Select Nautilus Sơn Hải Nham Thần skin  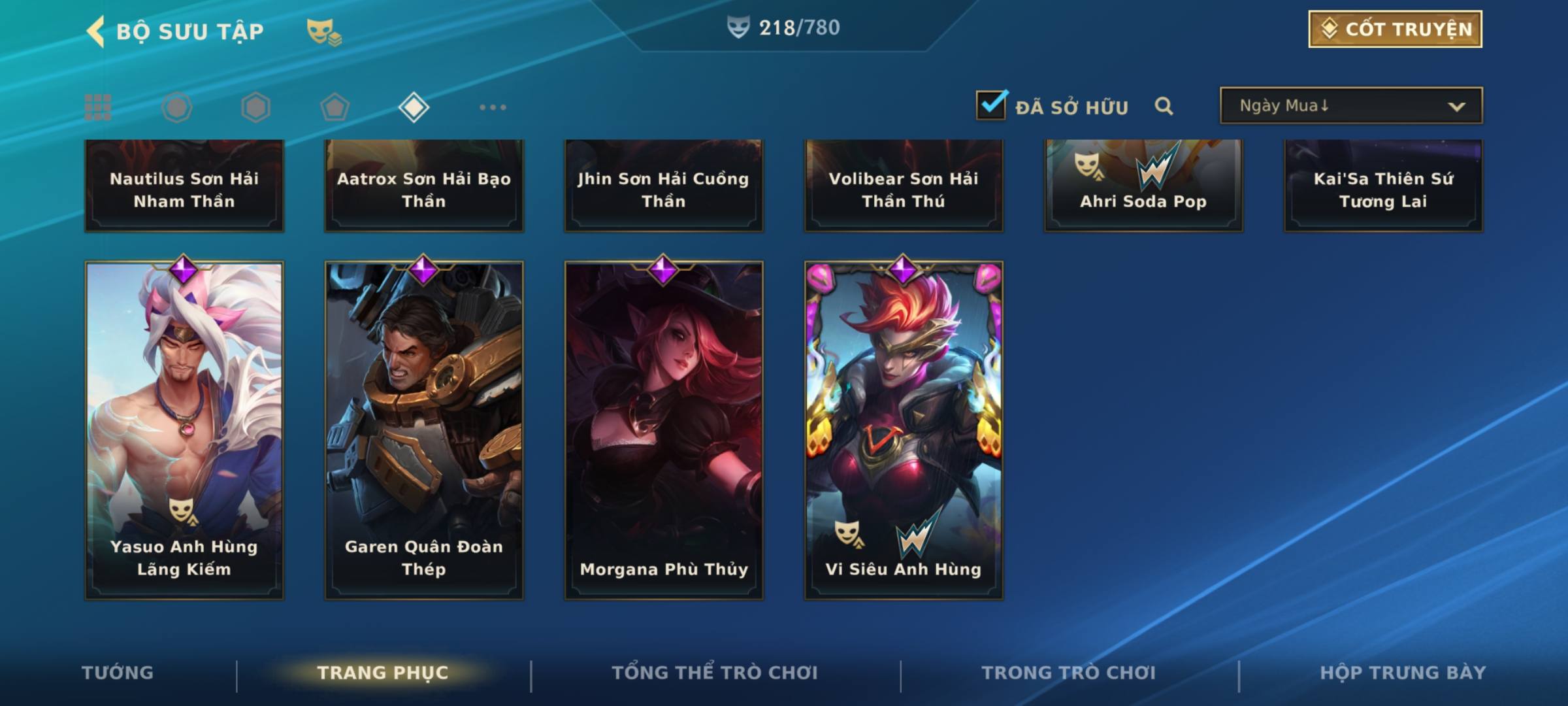184,186
